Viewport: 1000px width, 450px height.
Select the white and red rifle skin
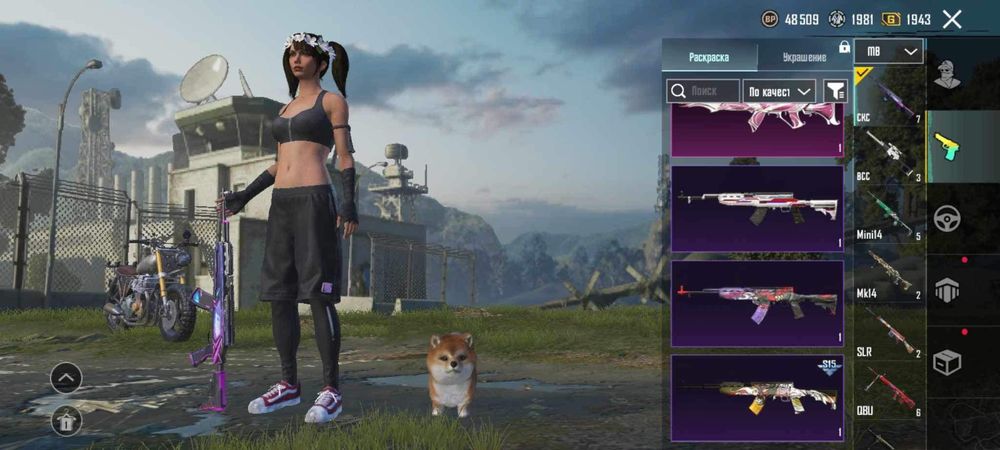tap(757, 208)
